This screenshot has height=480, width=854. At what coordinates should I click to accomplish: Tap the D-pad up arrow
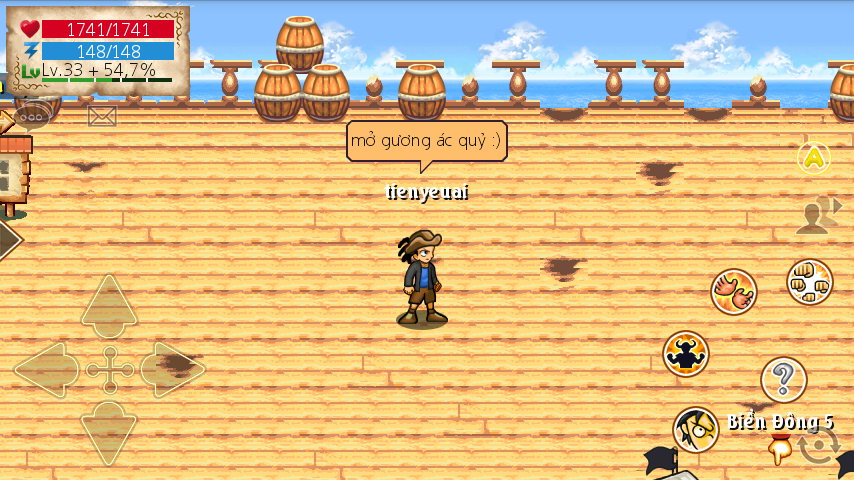(x=109, y=305)
